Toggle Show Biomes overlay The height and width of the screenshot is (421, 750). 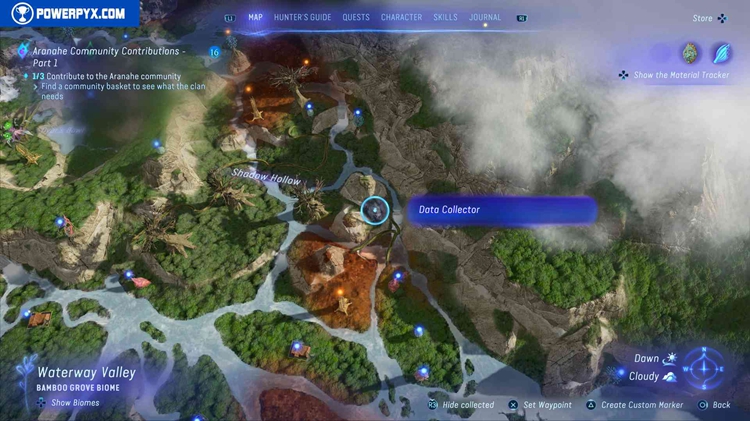click(x=68, y=403)
